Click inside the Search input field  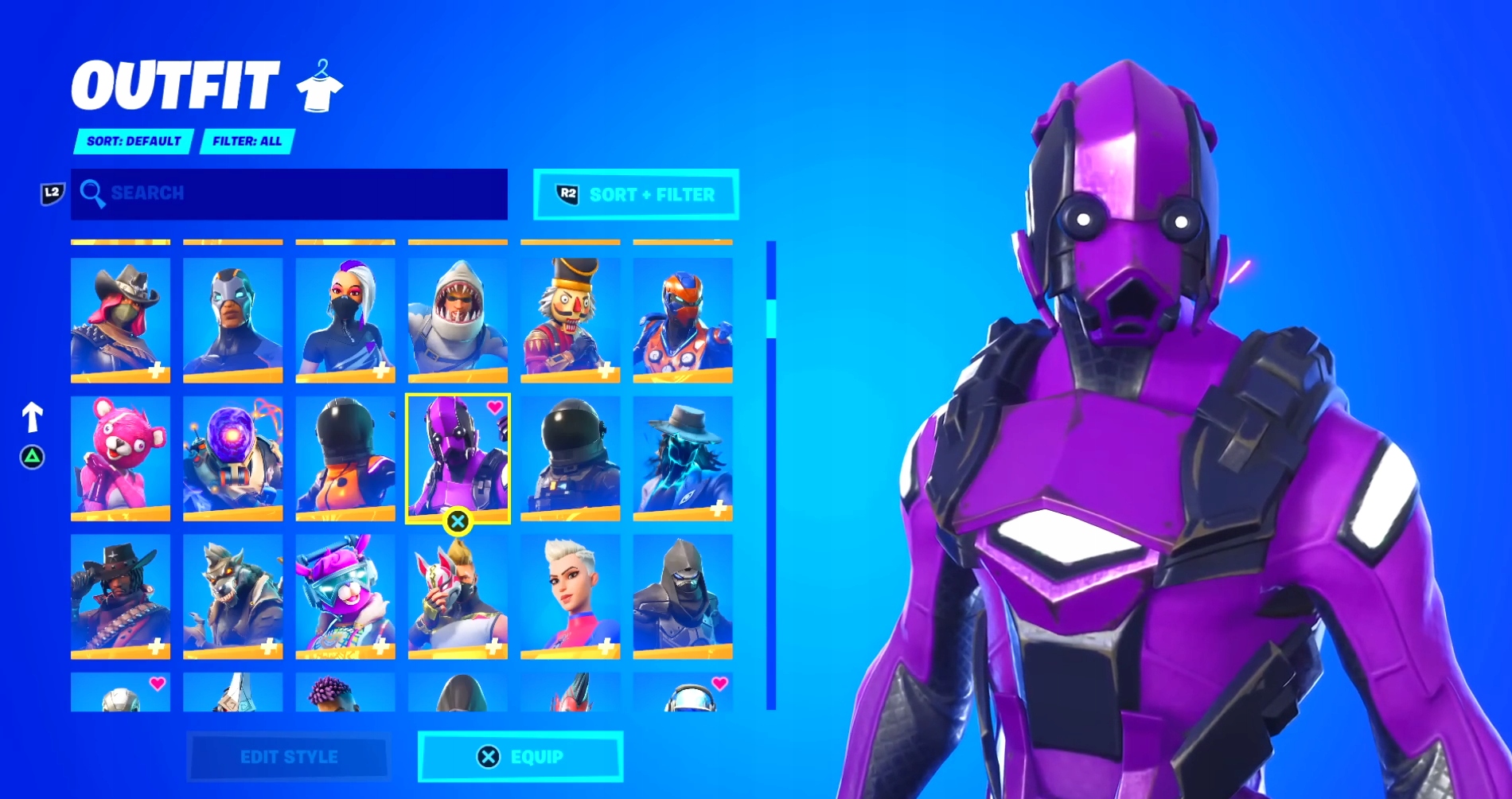point(286,193)
